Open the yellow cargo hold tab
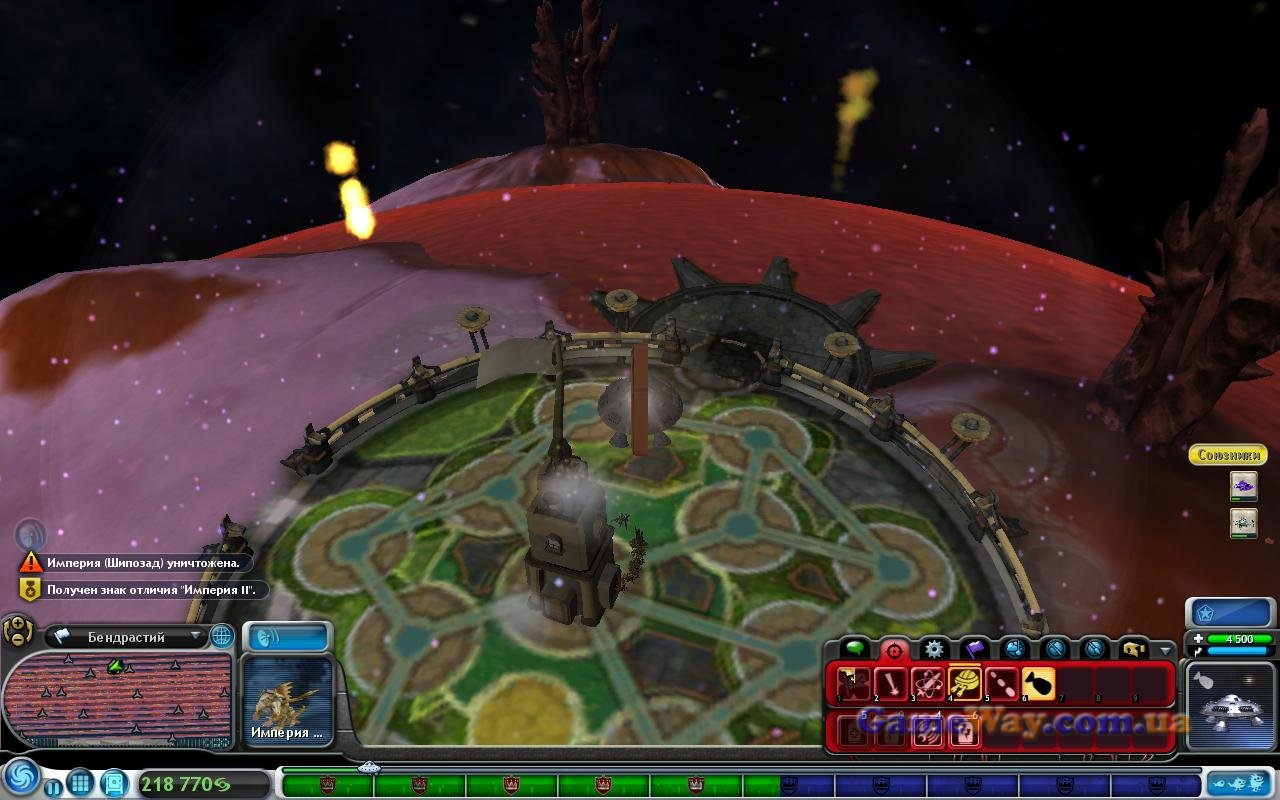The height and width of the screenshot is (800, 1280). coord(1135,650)
